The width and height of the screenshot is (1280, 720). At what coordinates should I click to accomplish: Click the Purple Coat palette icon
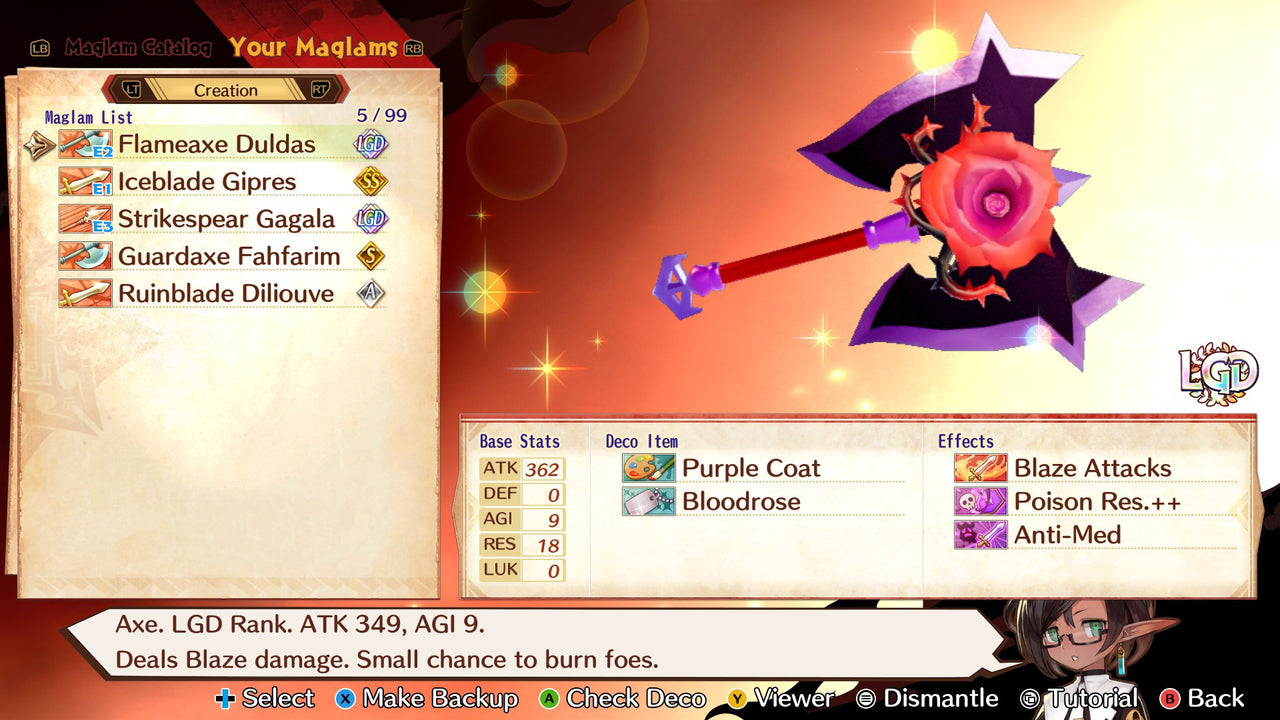(x=648, y=468)
